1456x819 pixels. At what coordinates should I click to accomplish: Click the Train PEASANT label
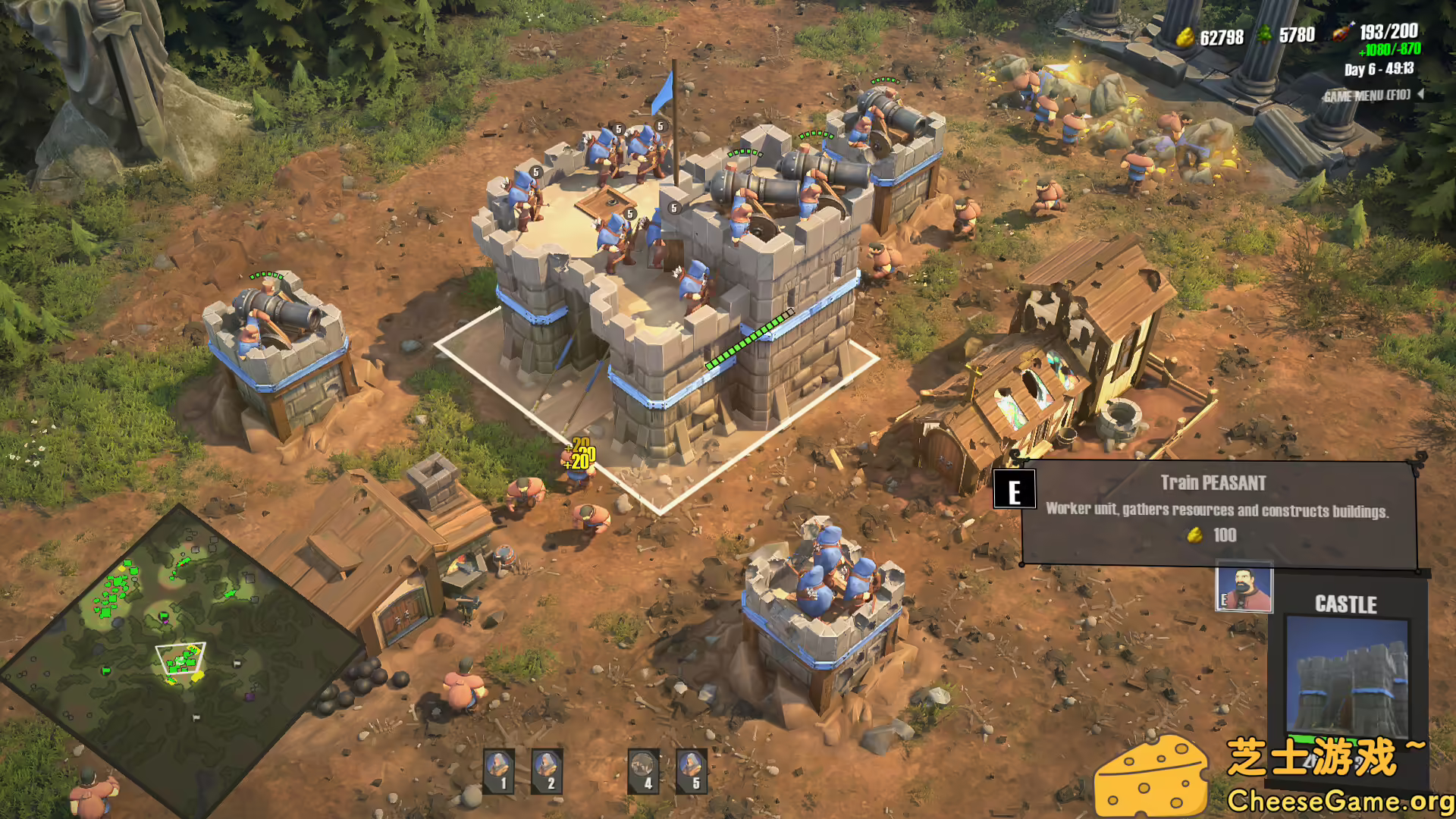(1213, 481)
